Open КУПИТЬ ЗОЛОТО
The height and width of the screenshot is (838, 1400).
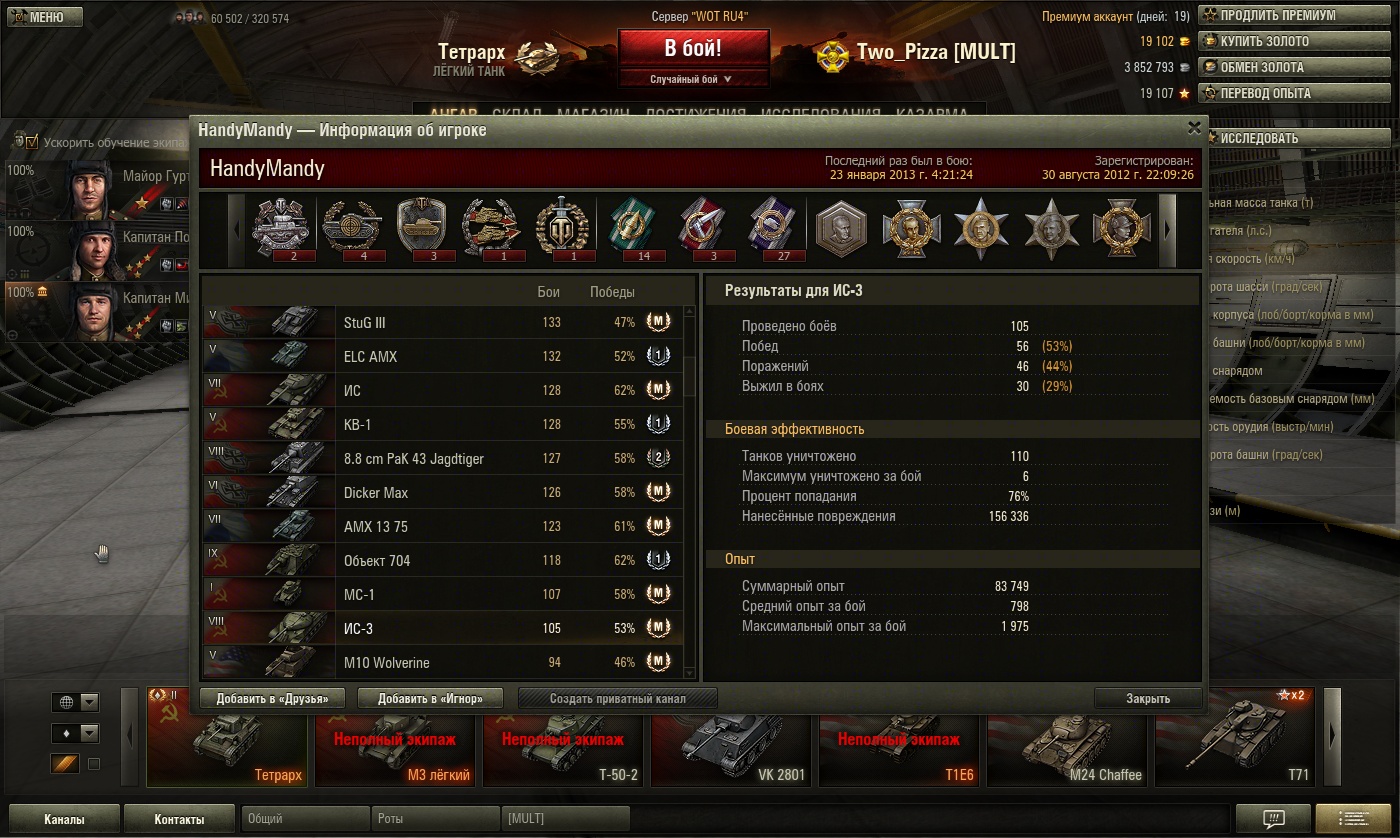pyautogui.click(x=1268, y=41)
